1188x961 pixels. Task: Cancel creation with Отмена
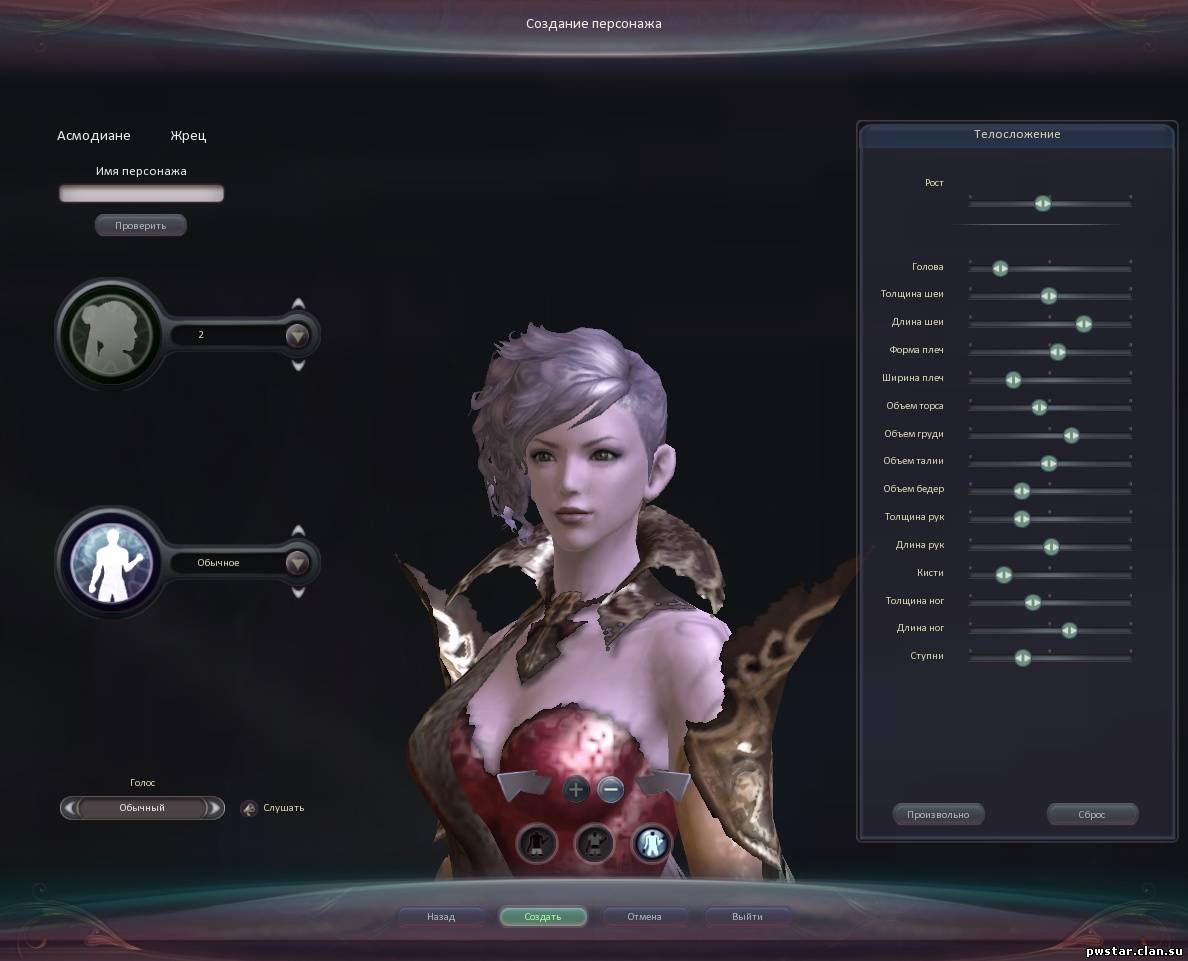click(644, 916)
